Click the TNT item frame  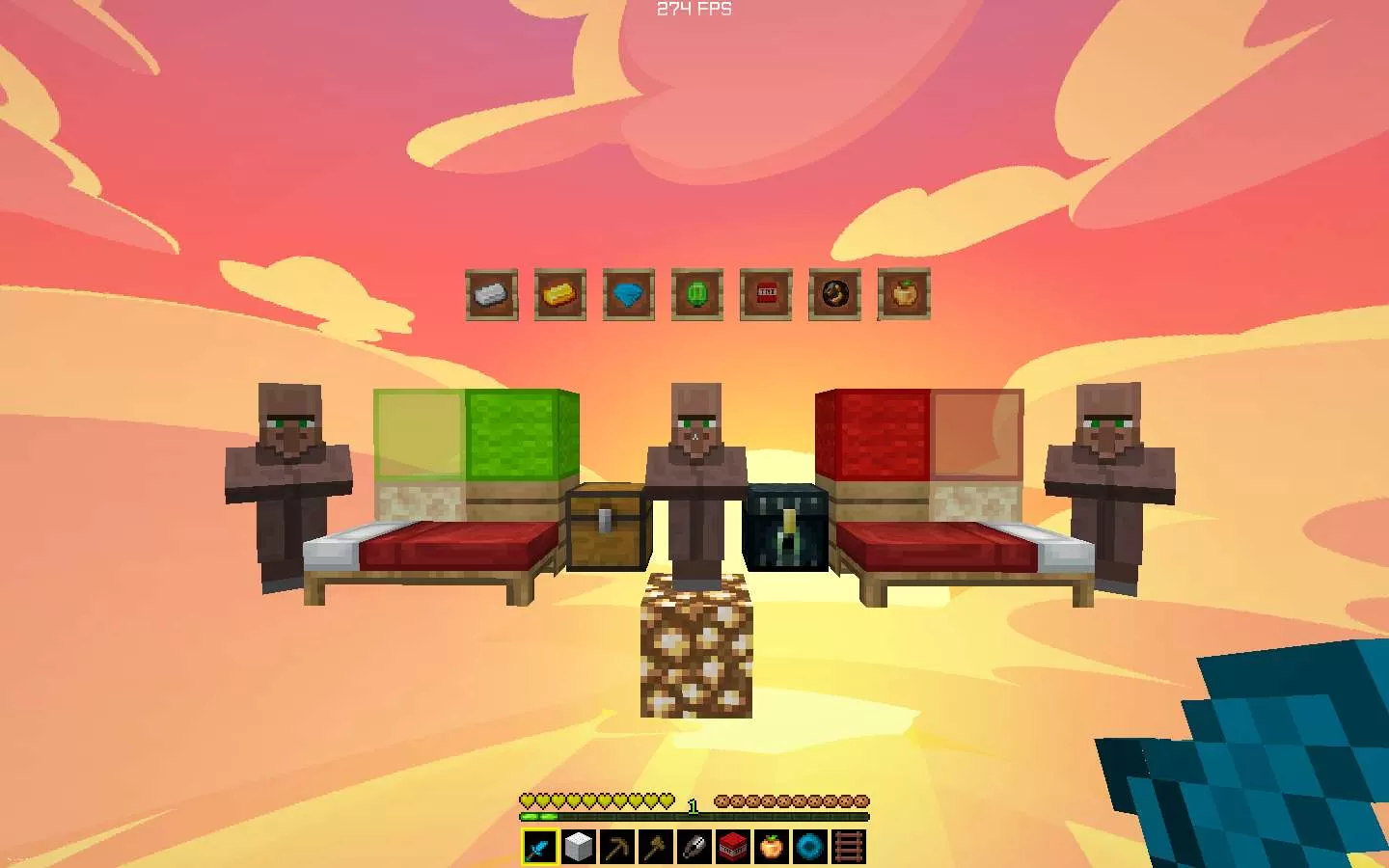tap(765, 295)
